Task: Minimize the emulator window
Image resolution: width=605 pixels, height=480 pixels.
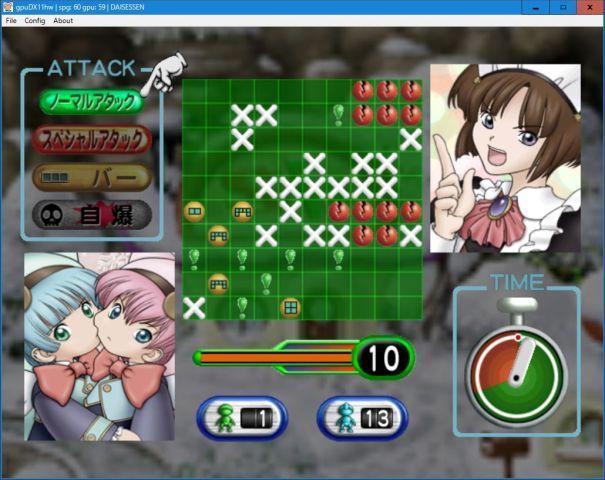Action: click(x=535, y=7)
